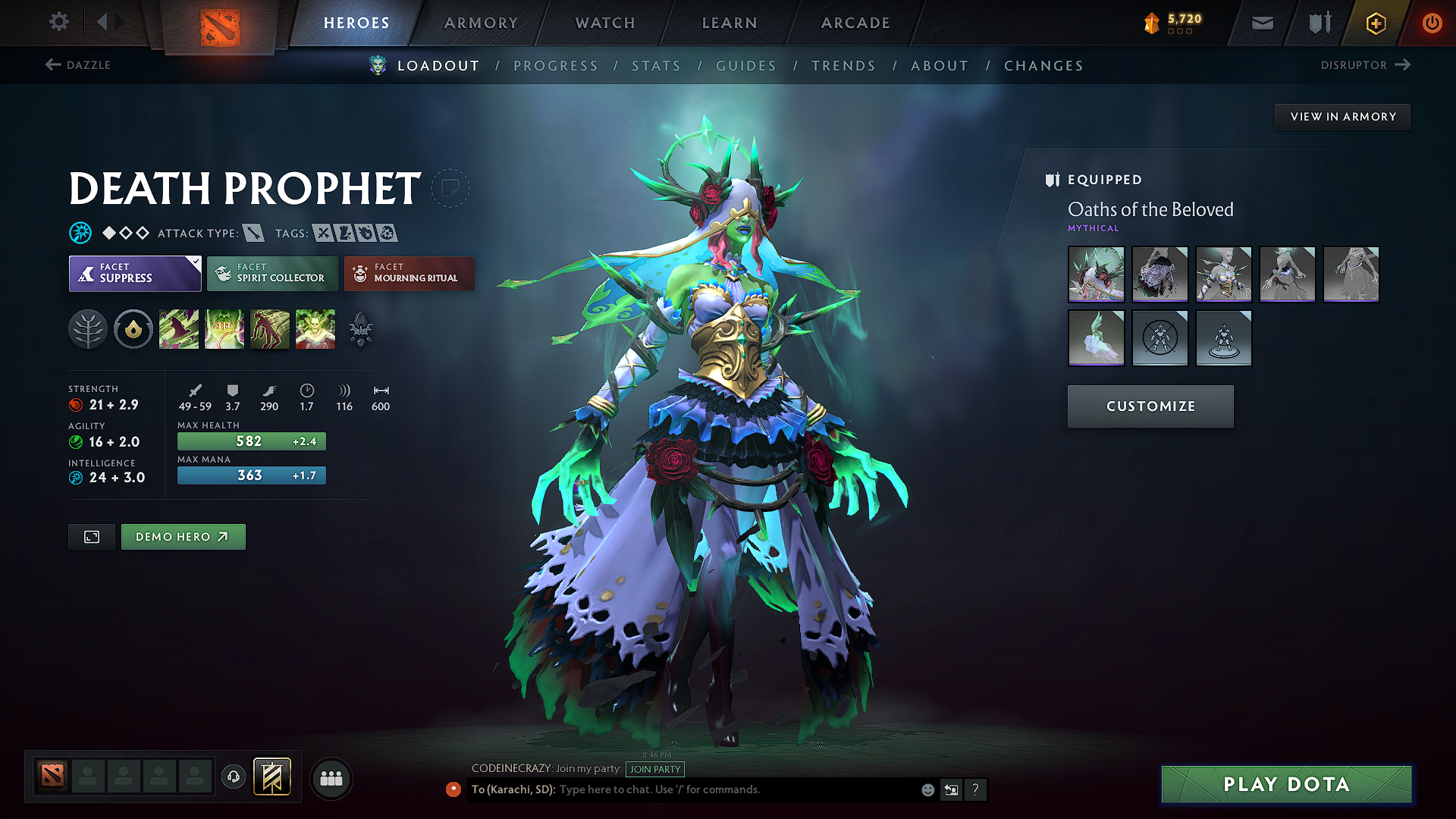Expand the hero model preview window
This screenshot has width=1456, height=819.
[x=91, y=536]
